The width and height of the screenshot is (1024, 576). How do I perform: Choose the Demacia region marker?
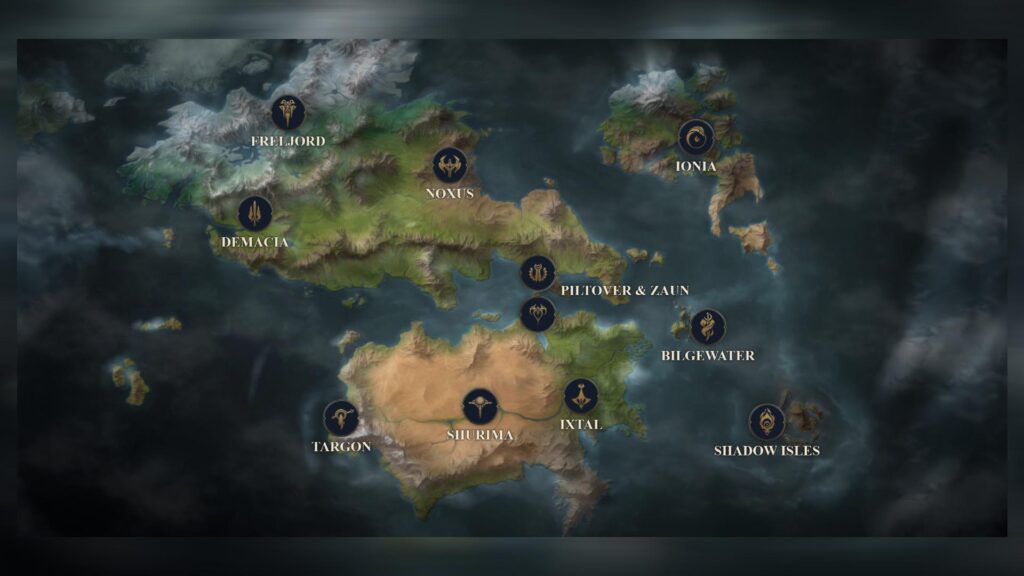255,213
